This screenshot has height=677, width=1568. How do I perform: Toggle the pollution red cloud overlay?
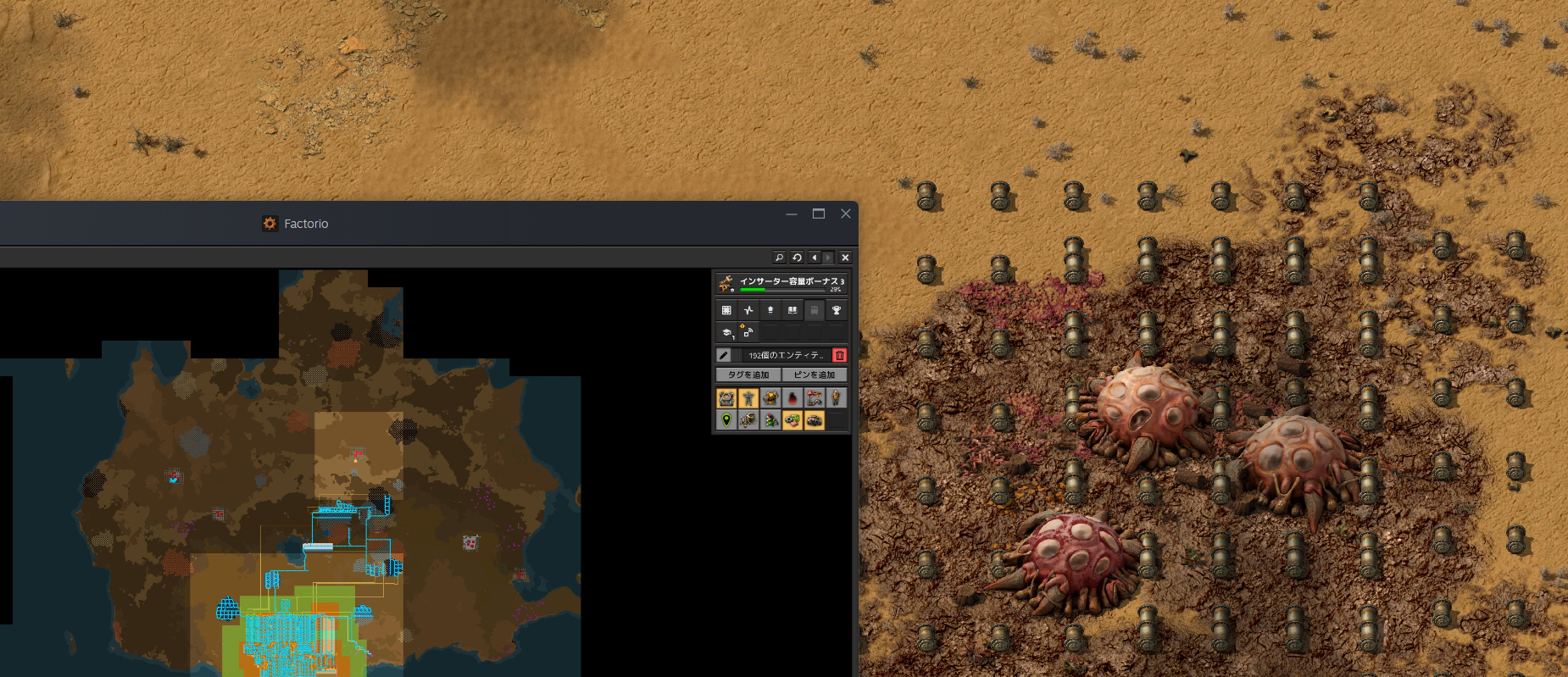tap(792, 398)
